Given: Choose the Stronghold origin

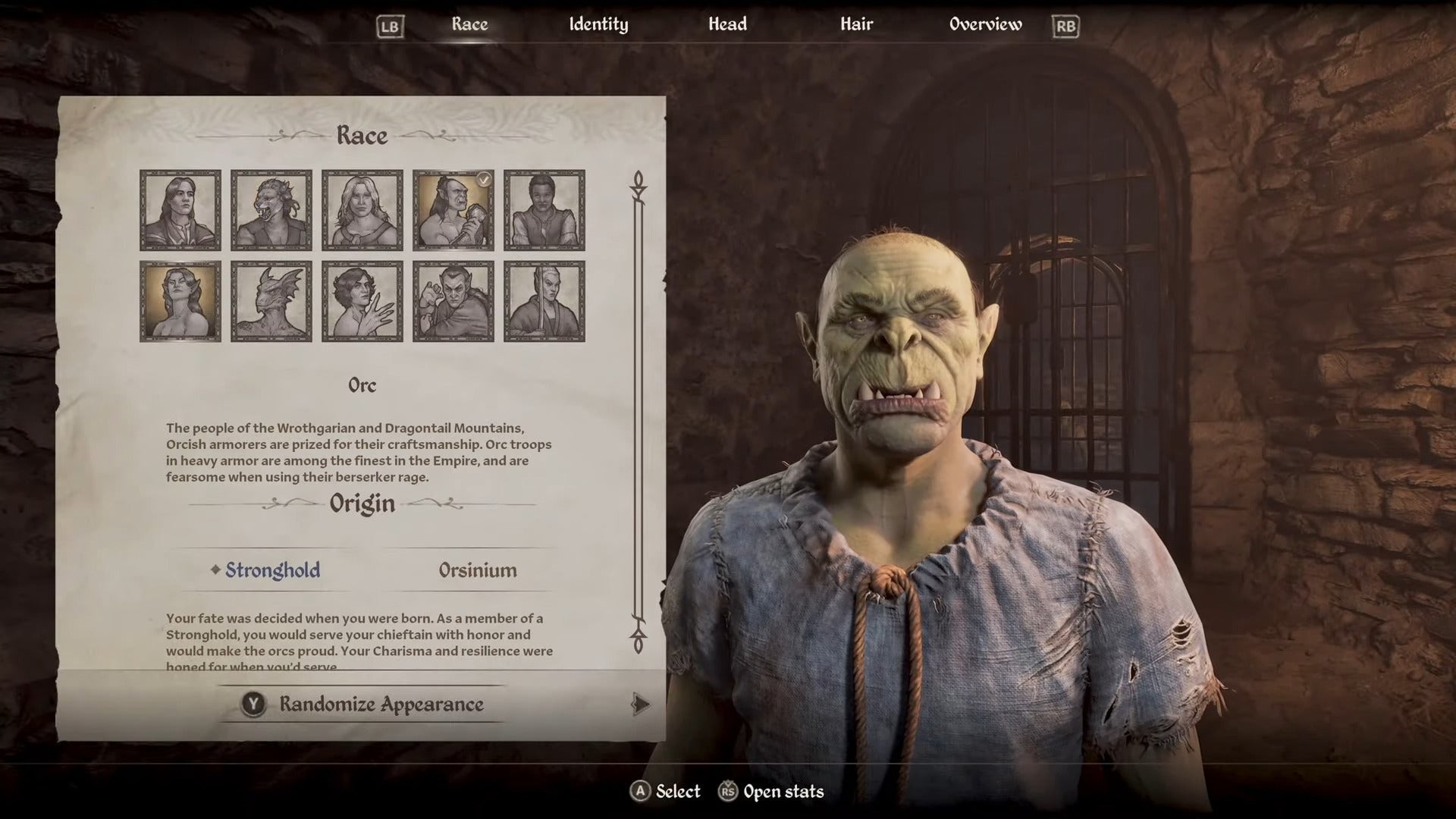Looking at the screenshot, I should pos(271,570).
